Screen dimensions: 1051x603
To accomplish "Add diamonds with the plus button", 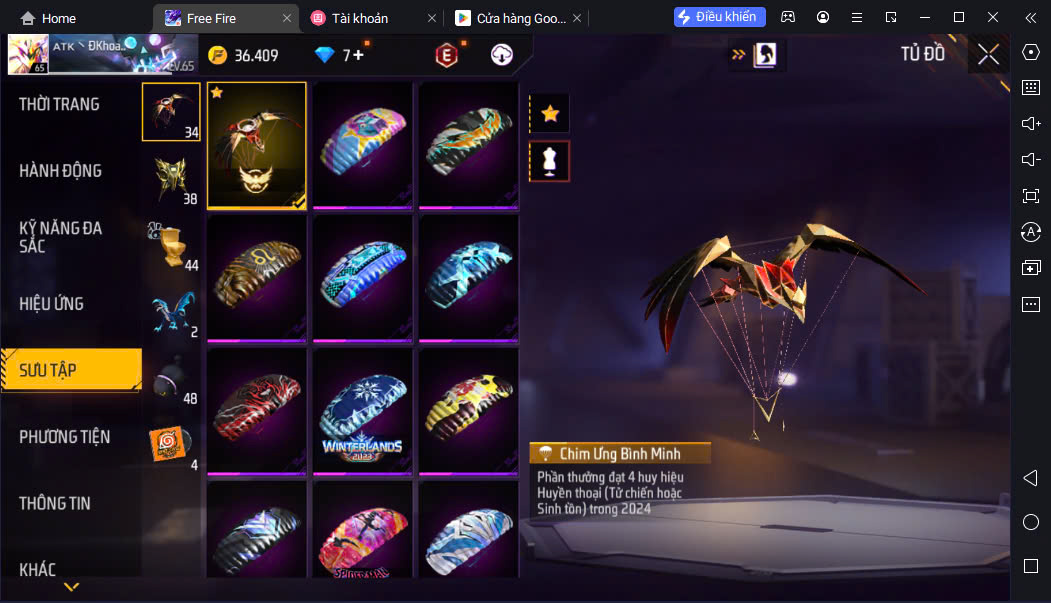I will pyautogui.click(x=358, y=56).
